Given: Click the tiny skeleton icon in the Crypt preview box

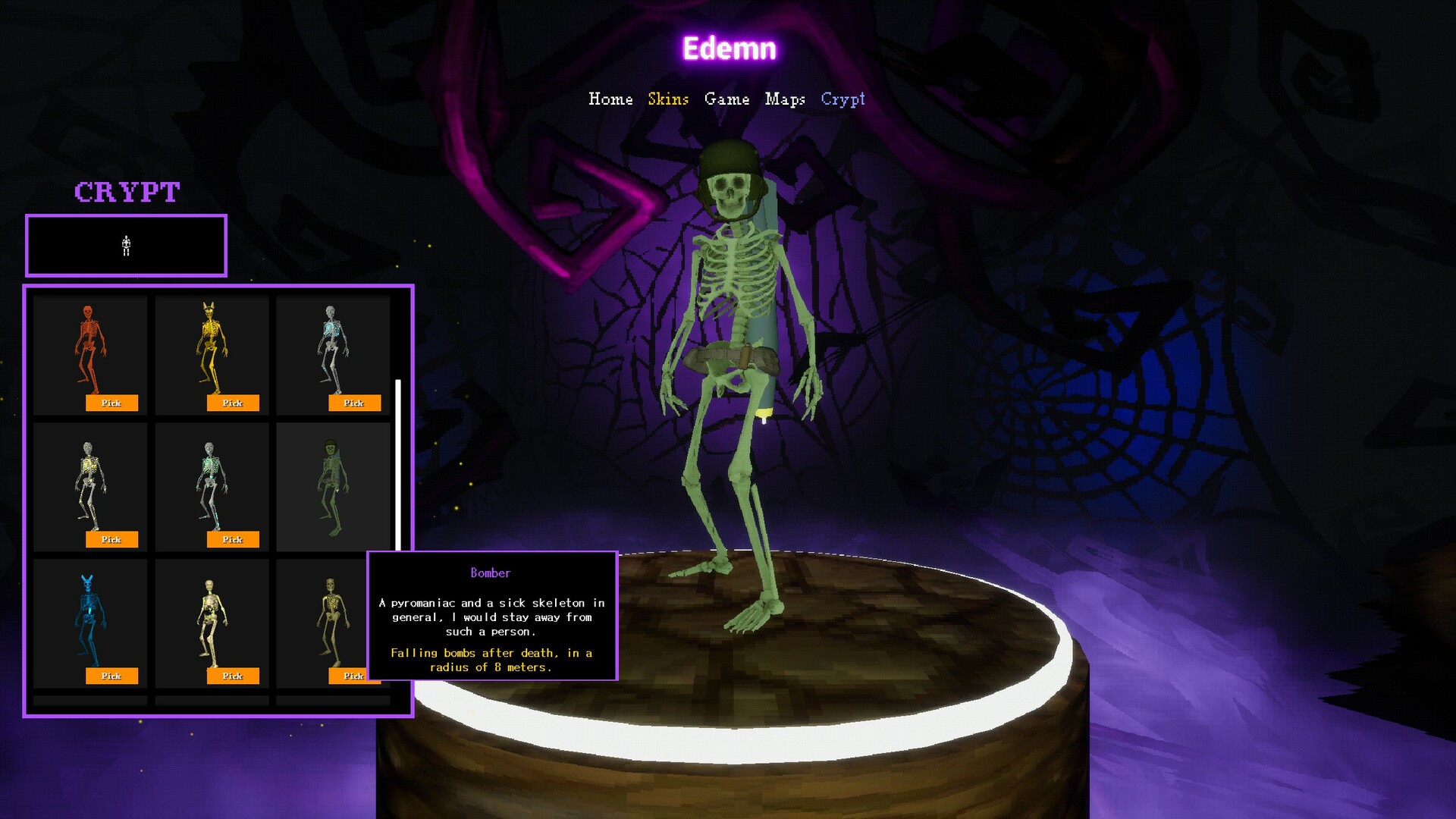Looking at the screenshot, I should (125, 245).
